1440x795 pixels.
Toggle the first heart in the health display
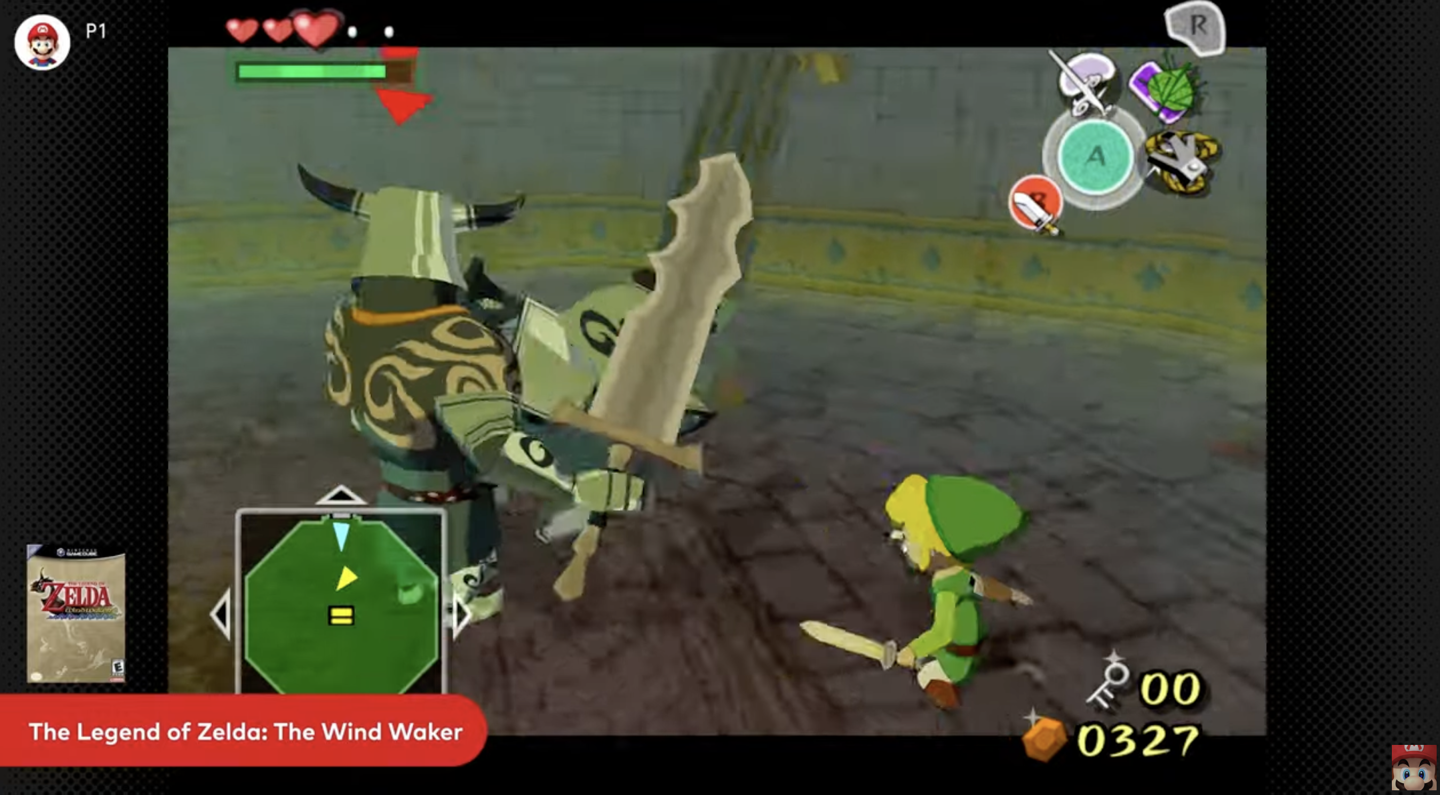point(240,31)
